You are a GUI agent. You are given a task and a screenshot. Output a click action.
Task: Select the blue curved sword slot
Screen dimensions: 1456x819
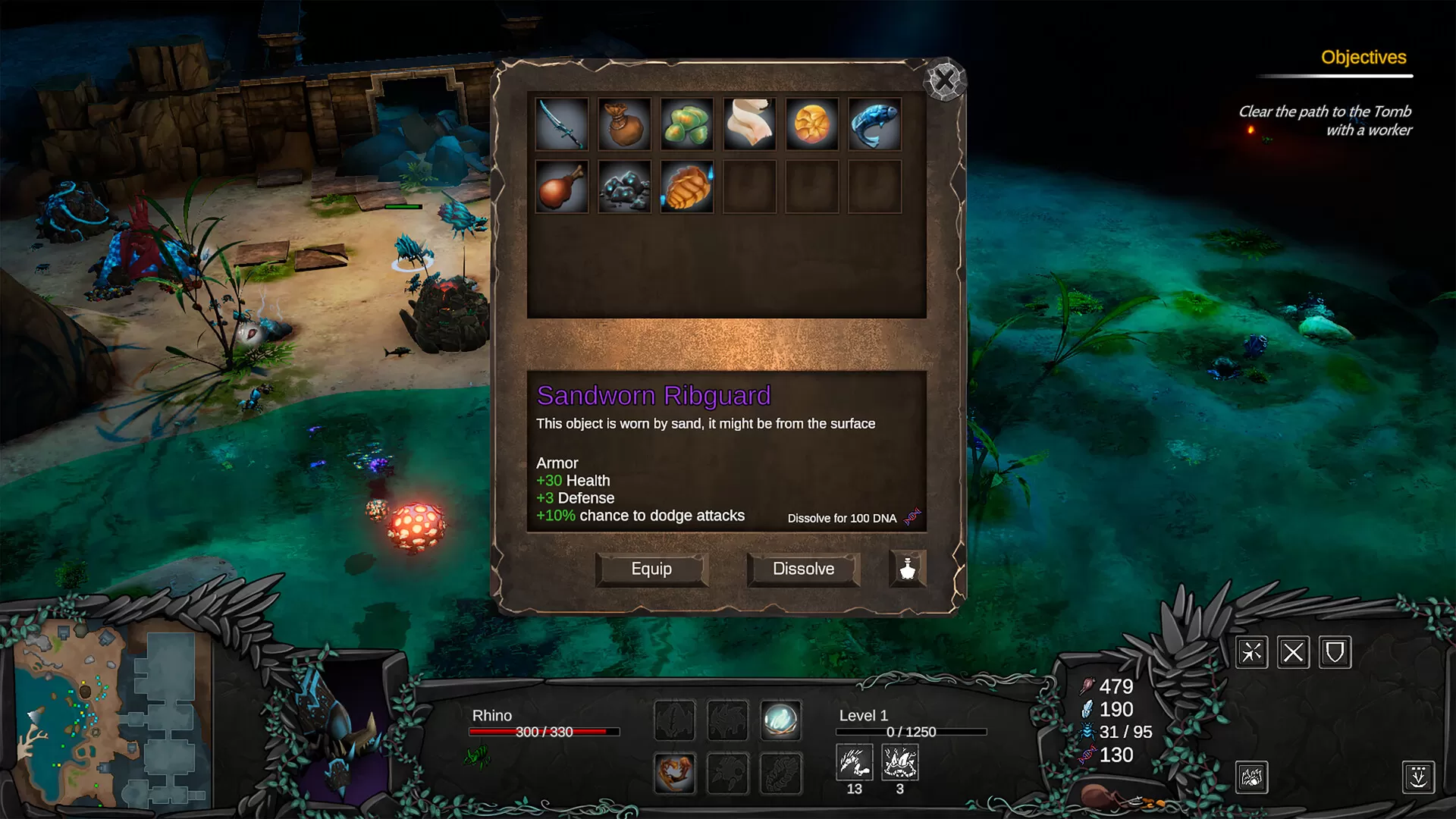pyautogui.click(x=562, y=124)
